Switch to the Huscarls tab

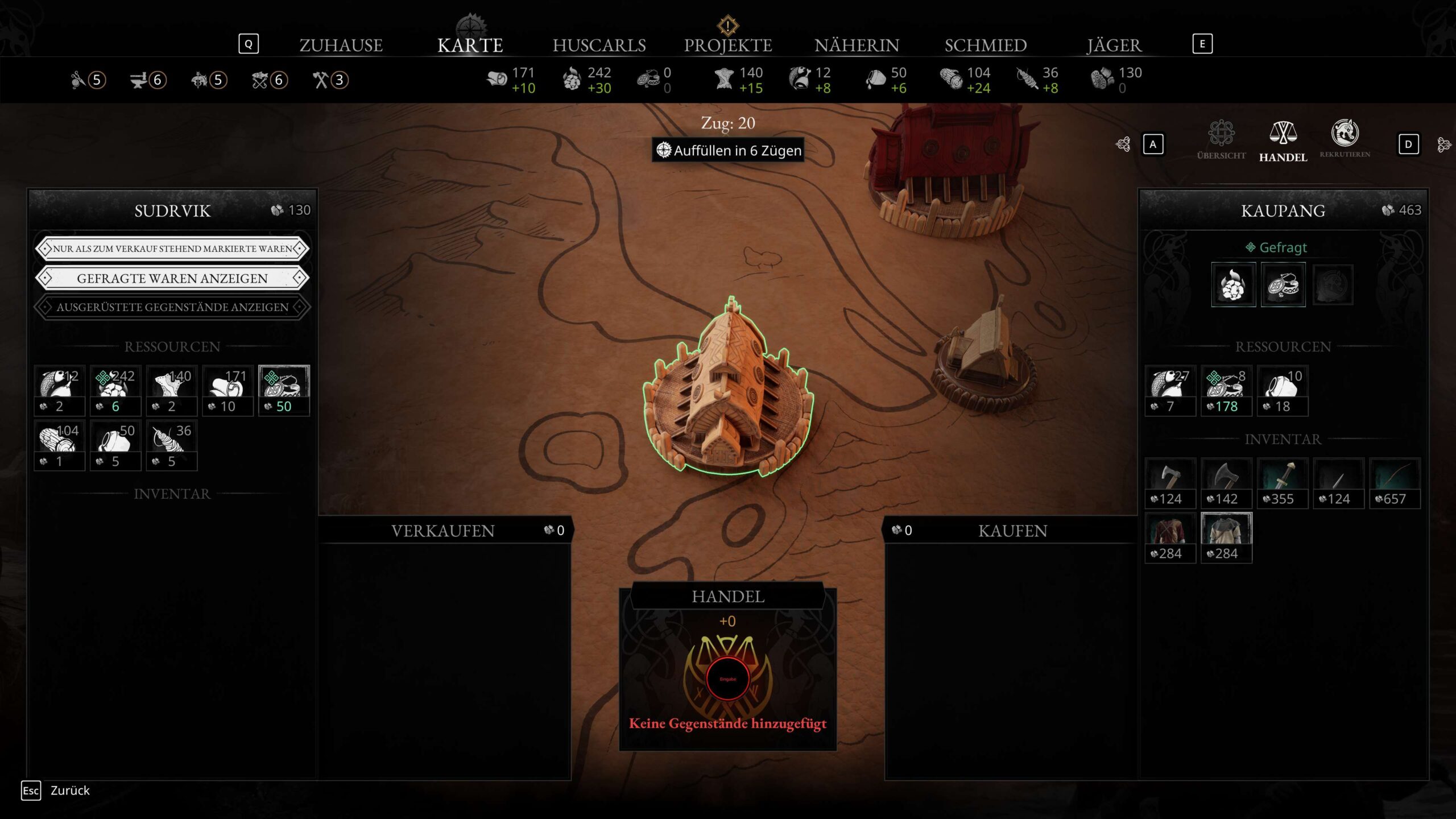(x=599, y=45)
